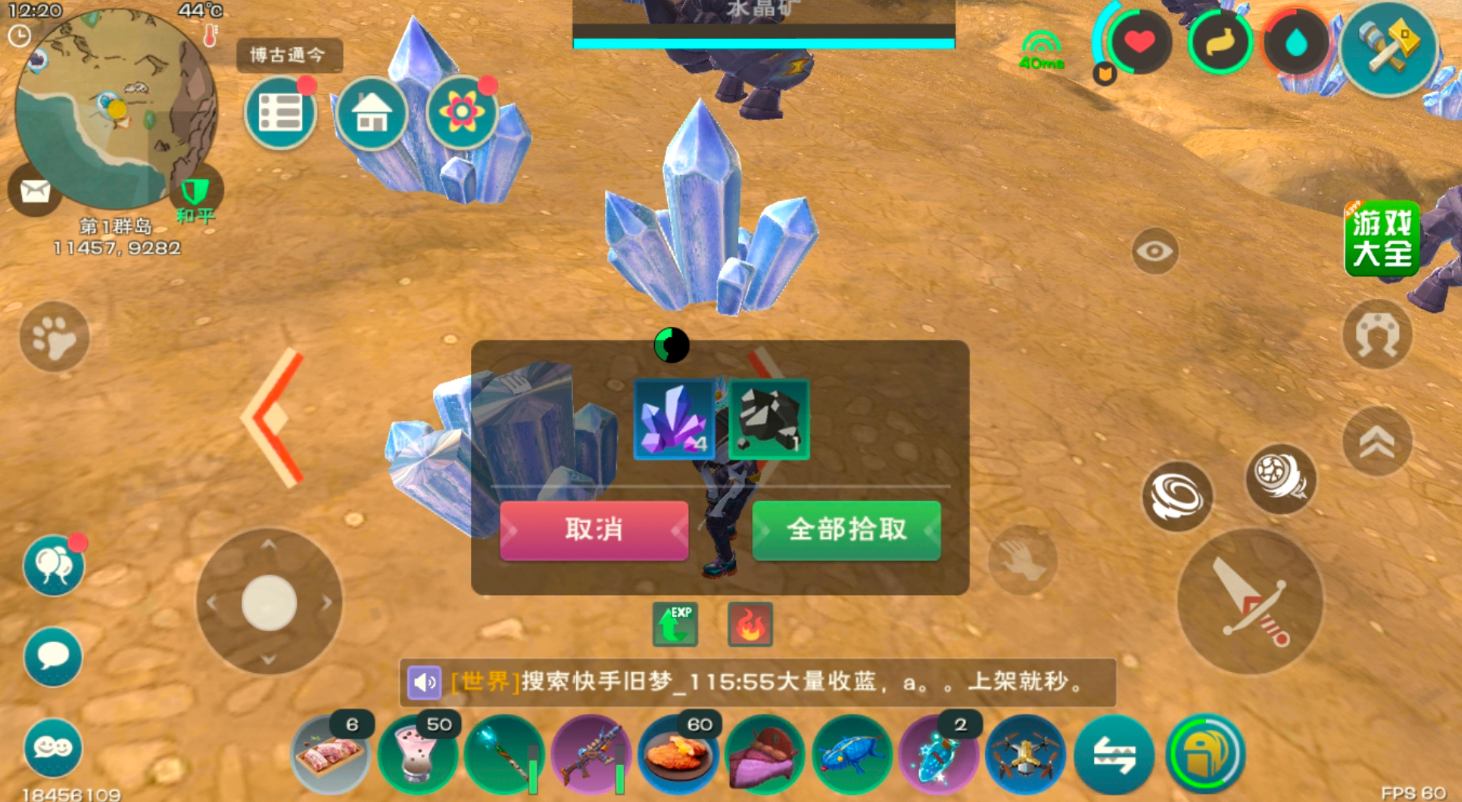
Task: Tap the double-chevron expand control on the right
Action: pos(1376,440)
